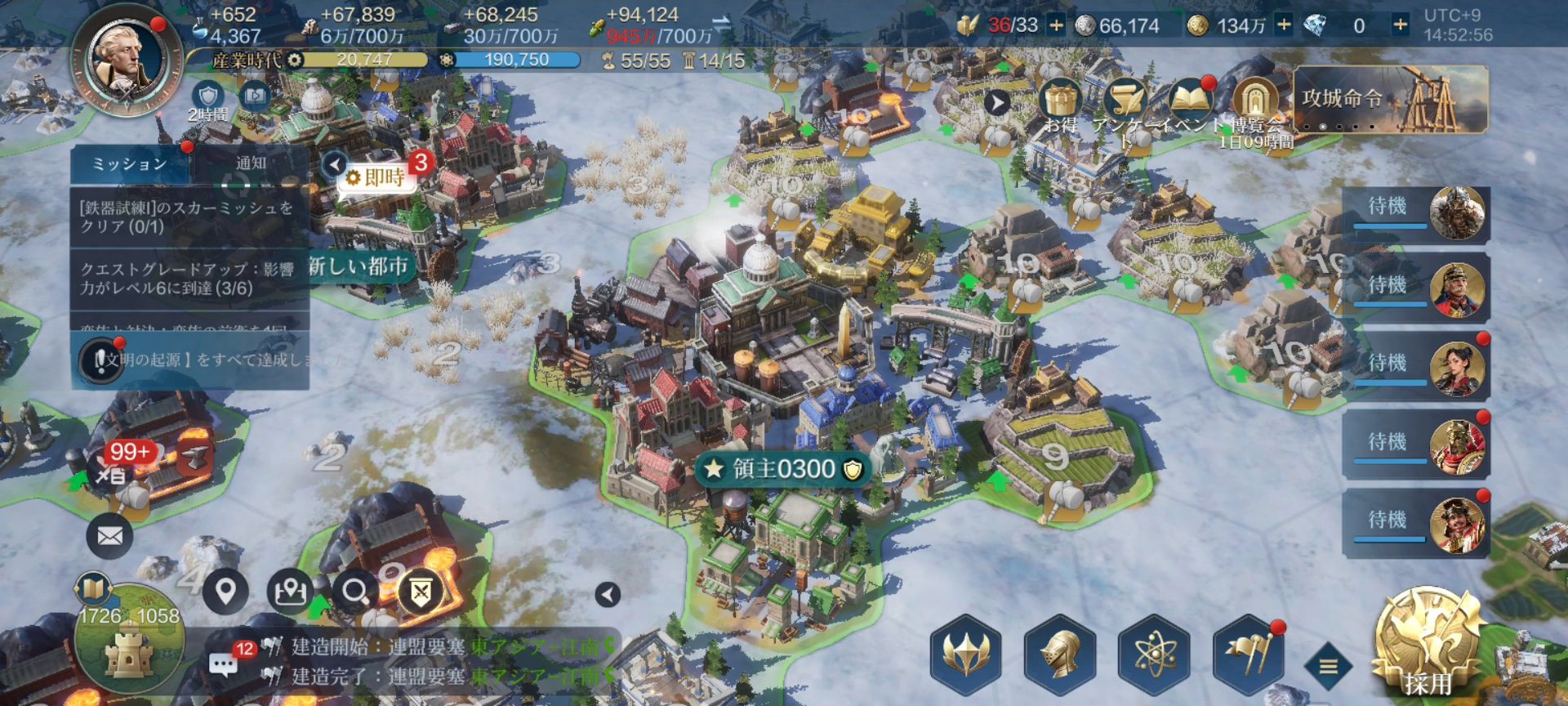Open the イベント open-book icon
Image resolution: width=1568 pixels, height=706 pixels.
tap(1190, 101)
